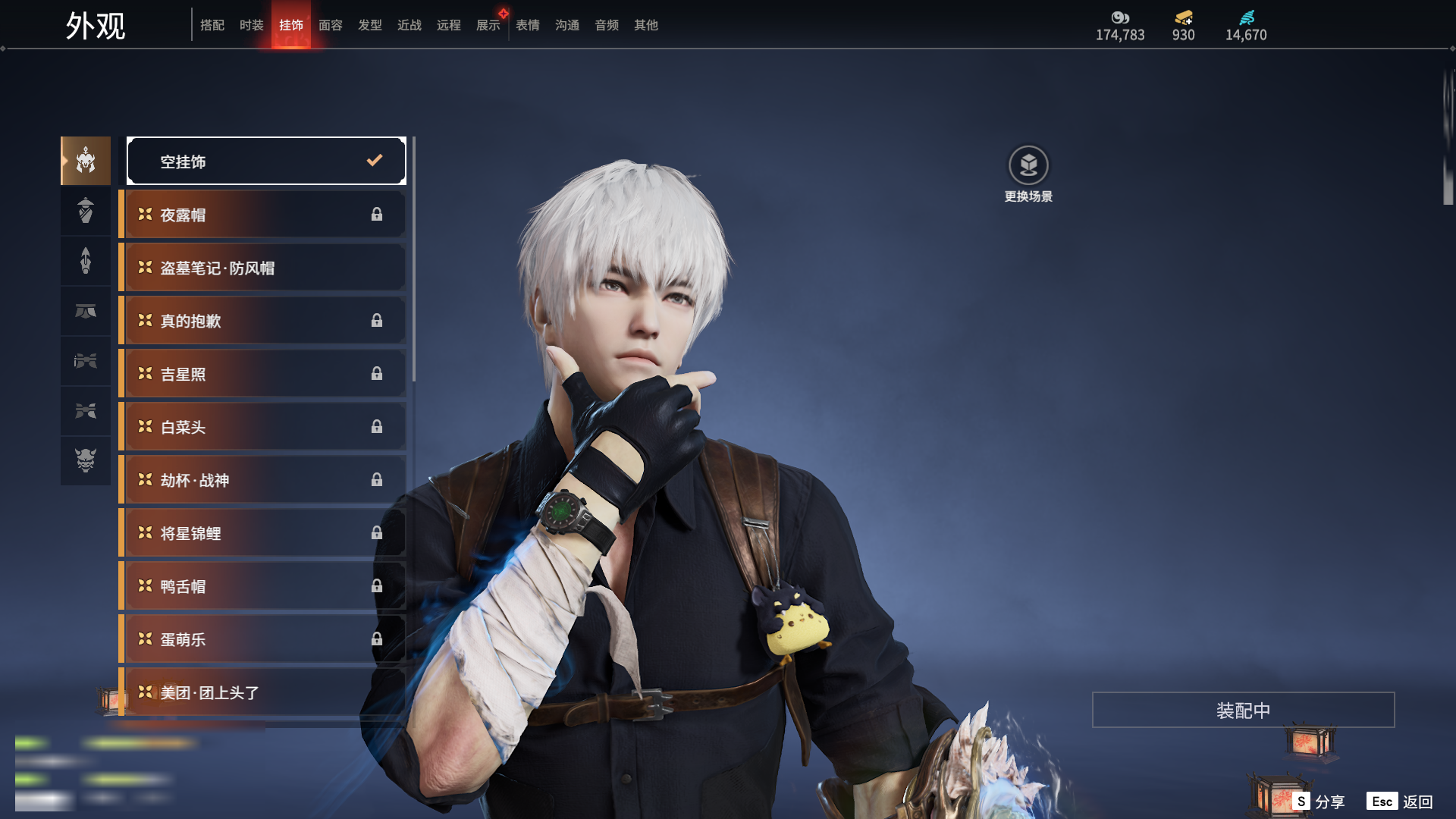Screen dimensions: 1456x819
Task: Switch to the 表情 tab
Action: point(527,25)
